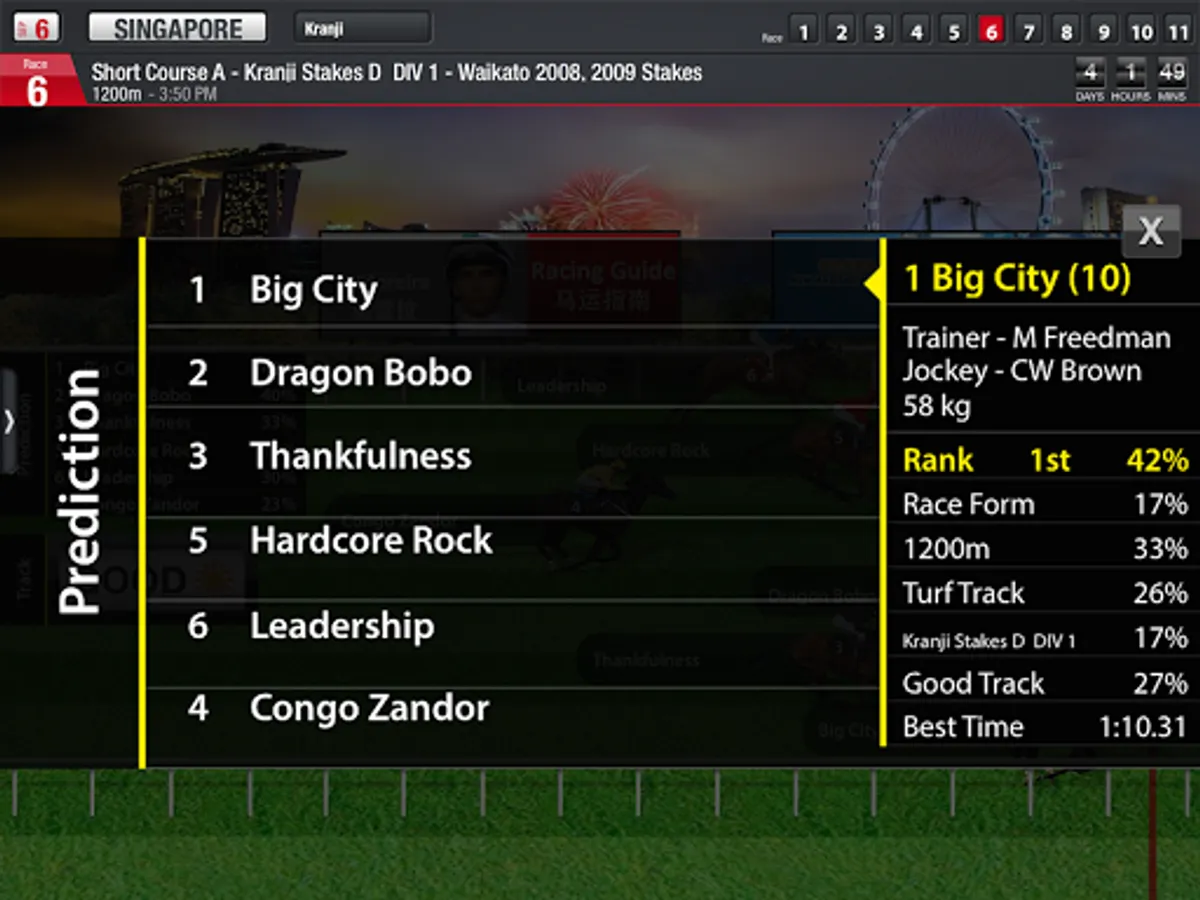Open the Kranji track selector
The height and width of the screenshot is (900, 1200).
(362, 28)
